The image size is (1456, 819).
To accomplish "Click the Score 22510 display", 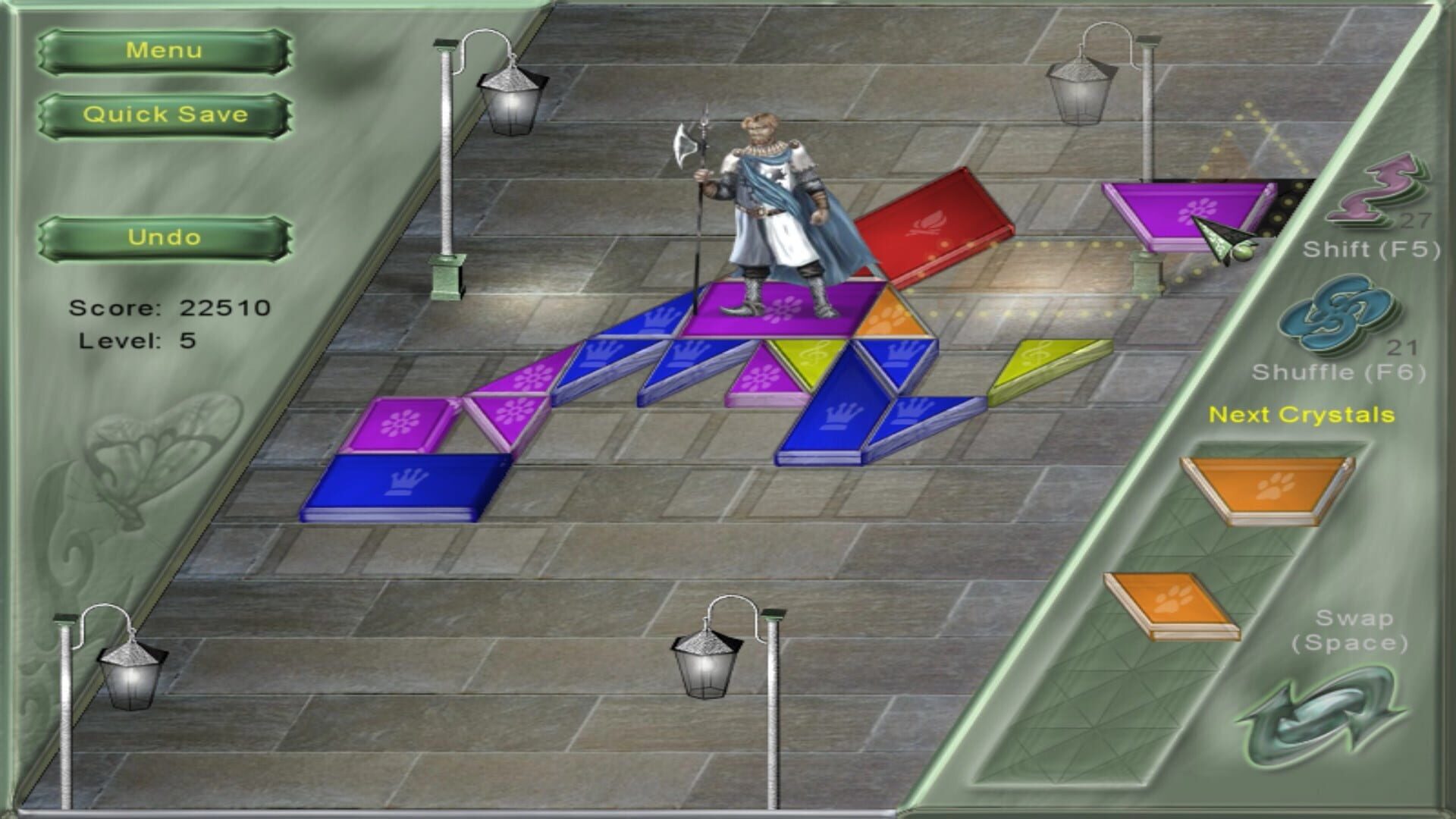I will (x=171, y=307).
